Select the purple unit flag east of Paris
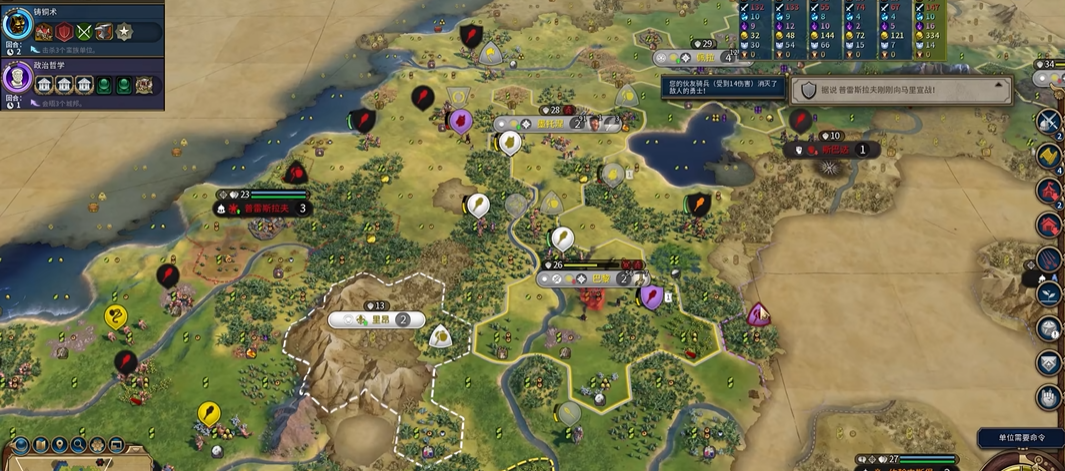 click(652, 296)
